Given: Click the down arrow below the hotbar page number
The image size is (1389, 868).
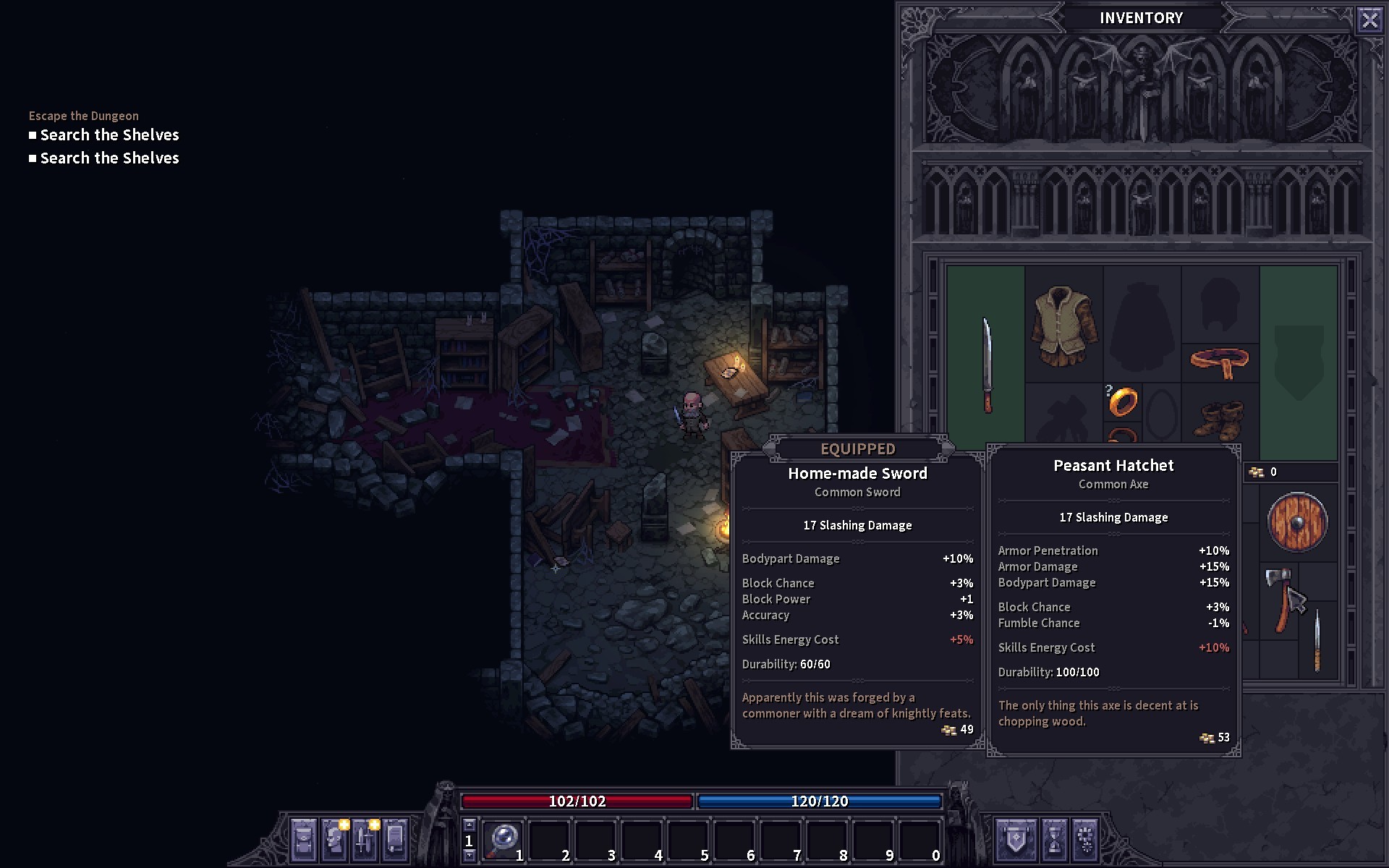Looking at the screenshot, I should (x=469, y=856).
